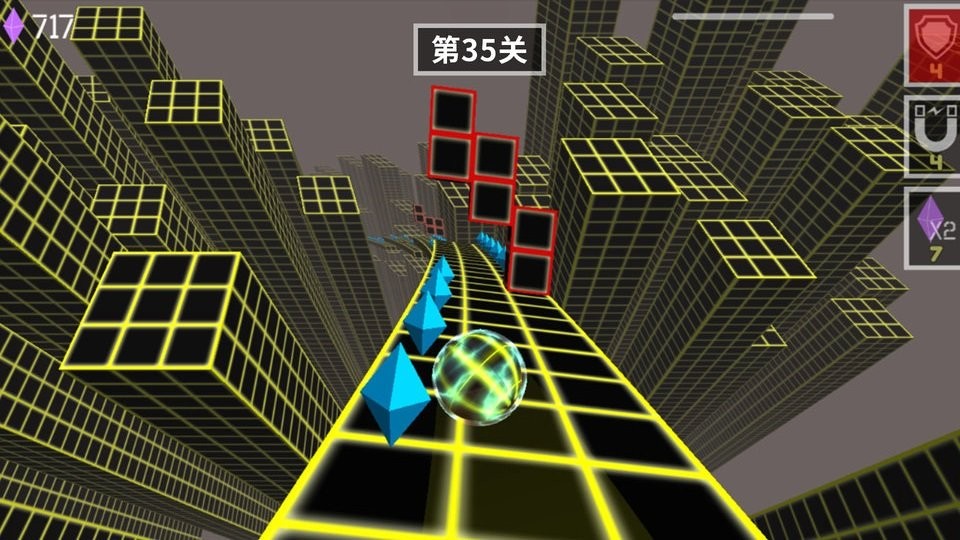Use the magnet power-up
This screenshot has height=540, width=960.
tap(932, 137)
